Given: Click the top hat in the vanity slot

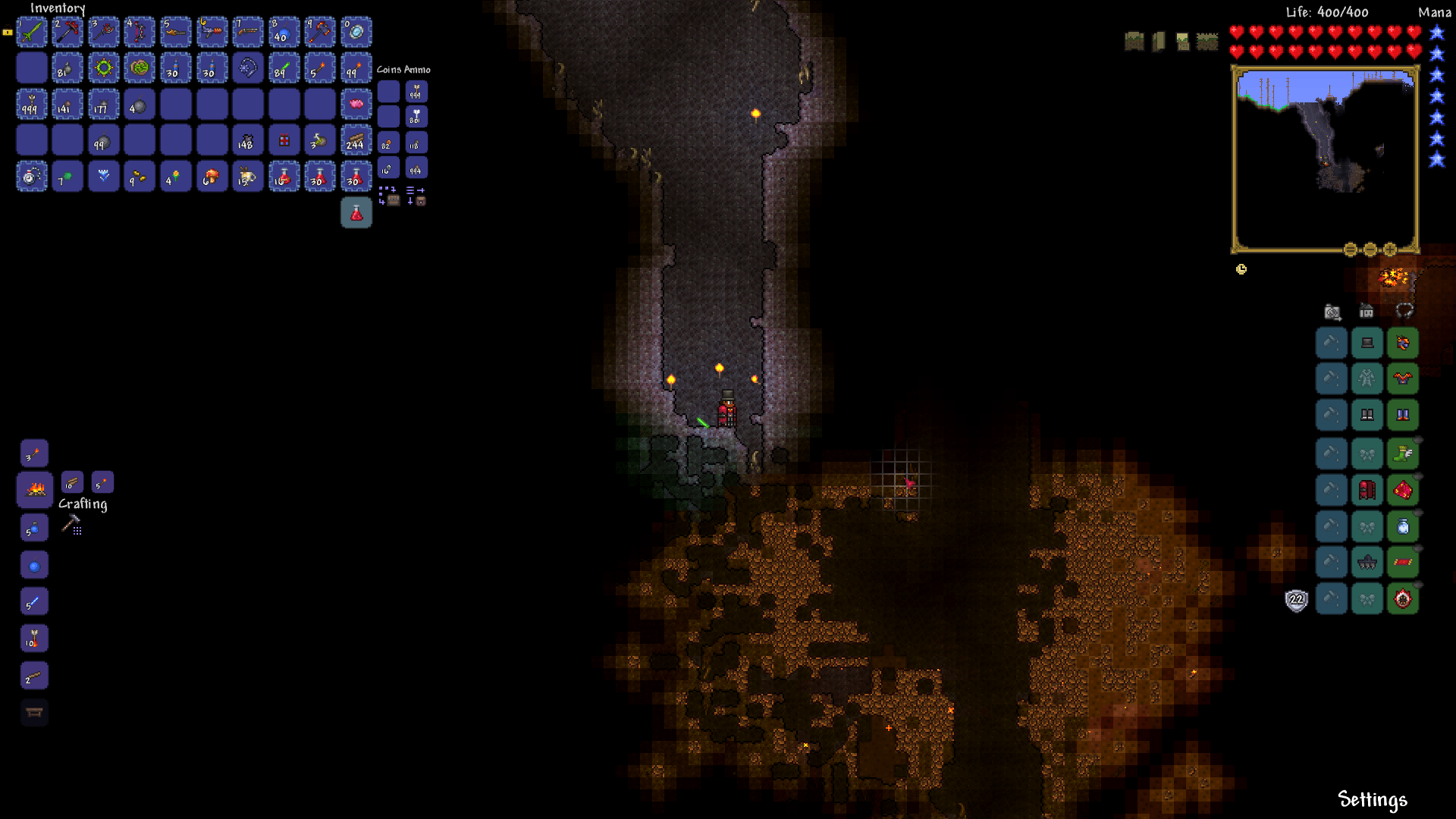Looking at the screenshot, I should 1367,342.
